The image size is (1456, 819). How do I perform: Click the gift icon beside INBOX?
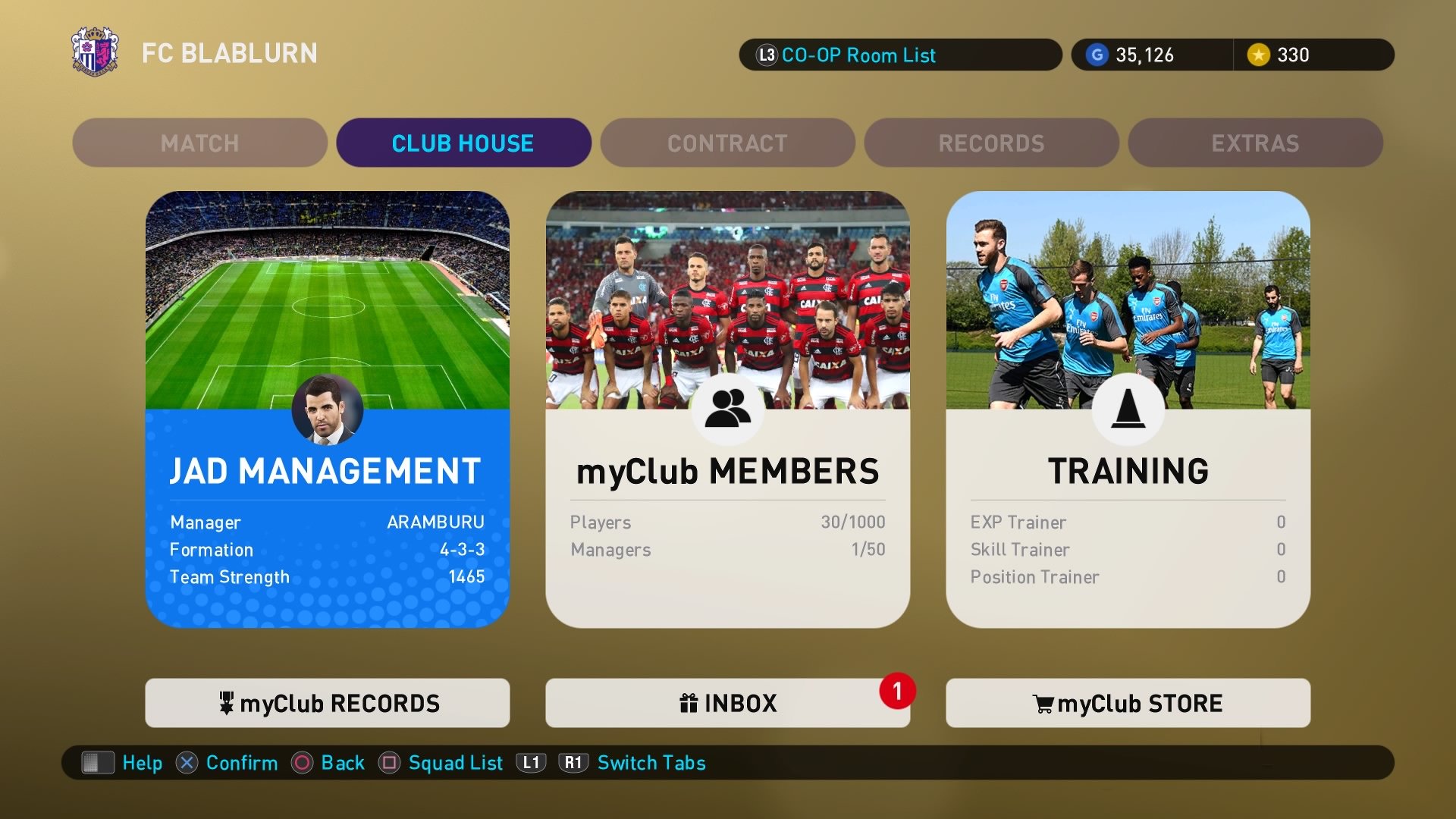tap(689, 703)
